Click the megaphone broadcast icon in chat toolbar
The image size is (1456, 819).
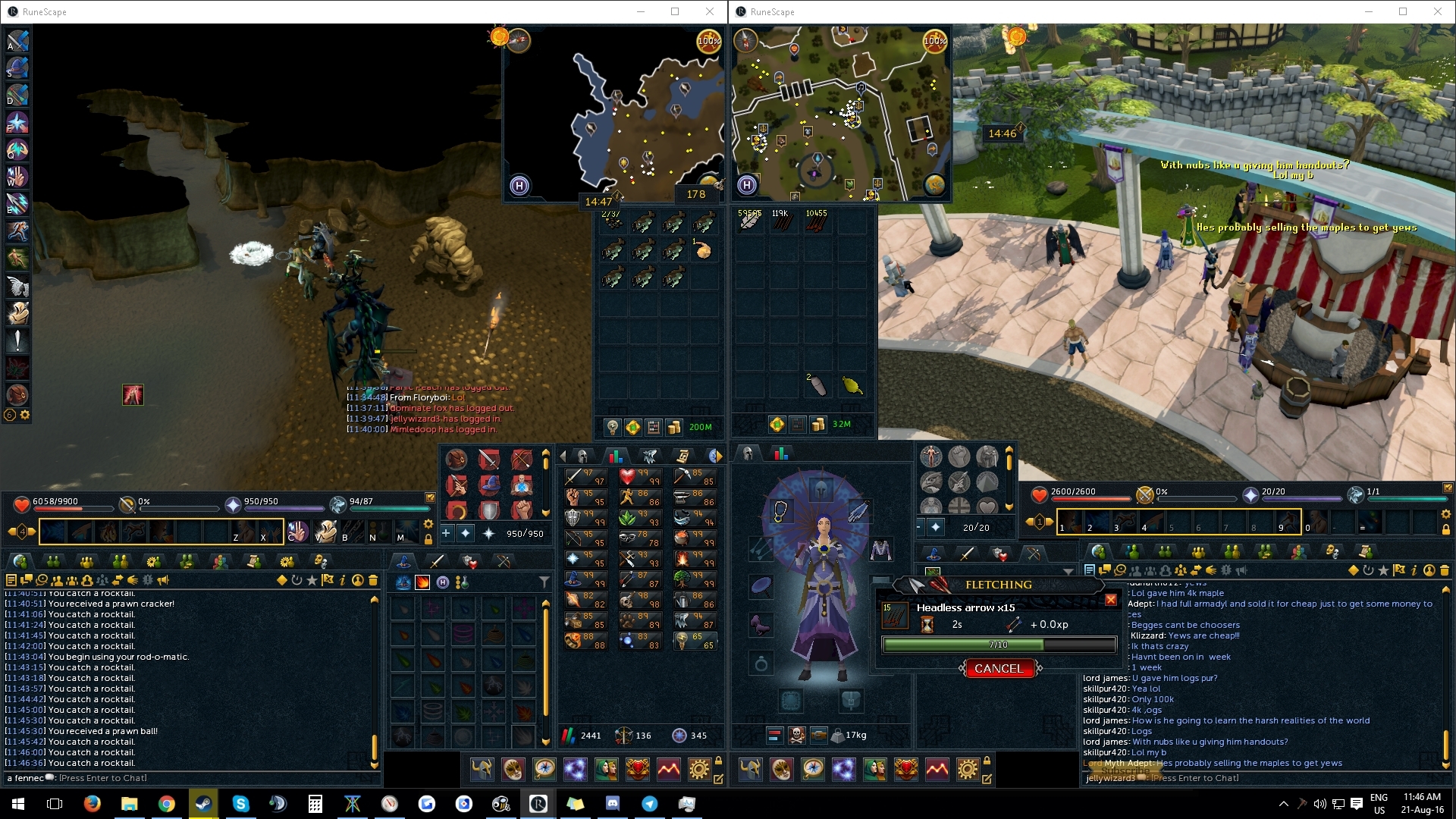(x=163, y=579)
